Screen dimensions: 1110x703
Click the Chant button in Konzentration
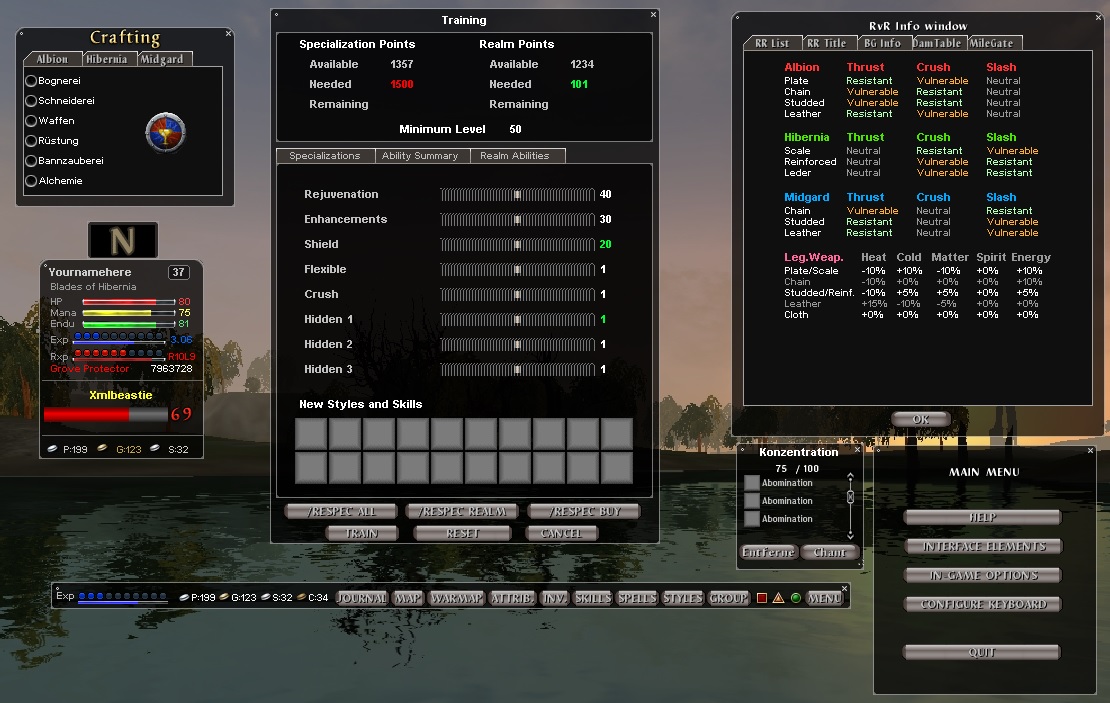[x=829, y=552]
